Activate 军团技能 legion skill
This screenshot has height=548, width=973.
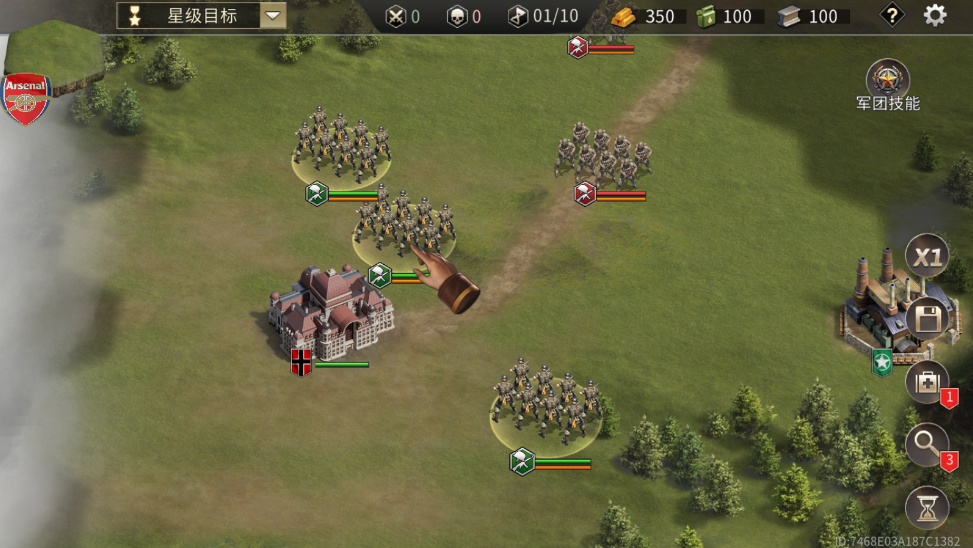(x=887, y=79)
